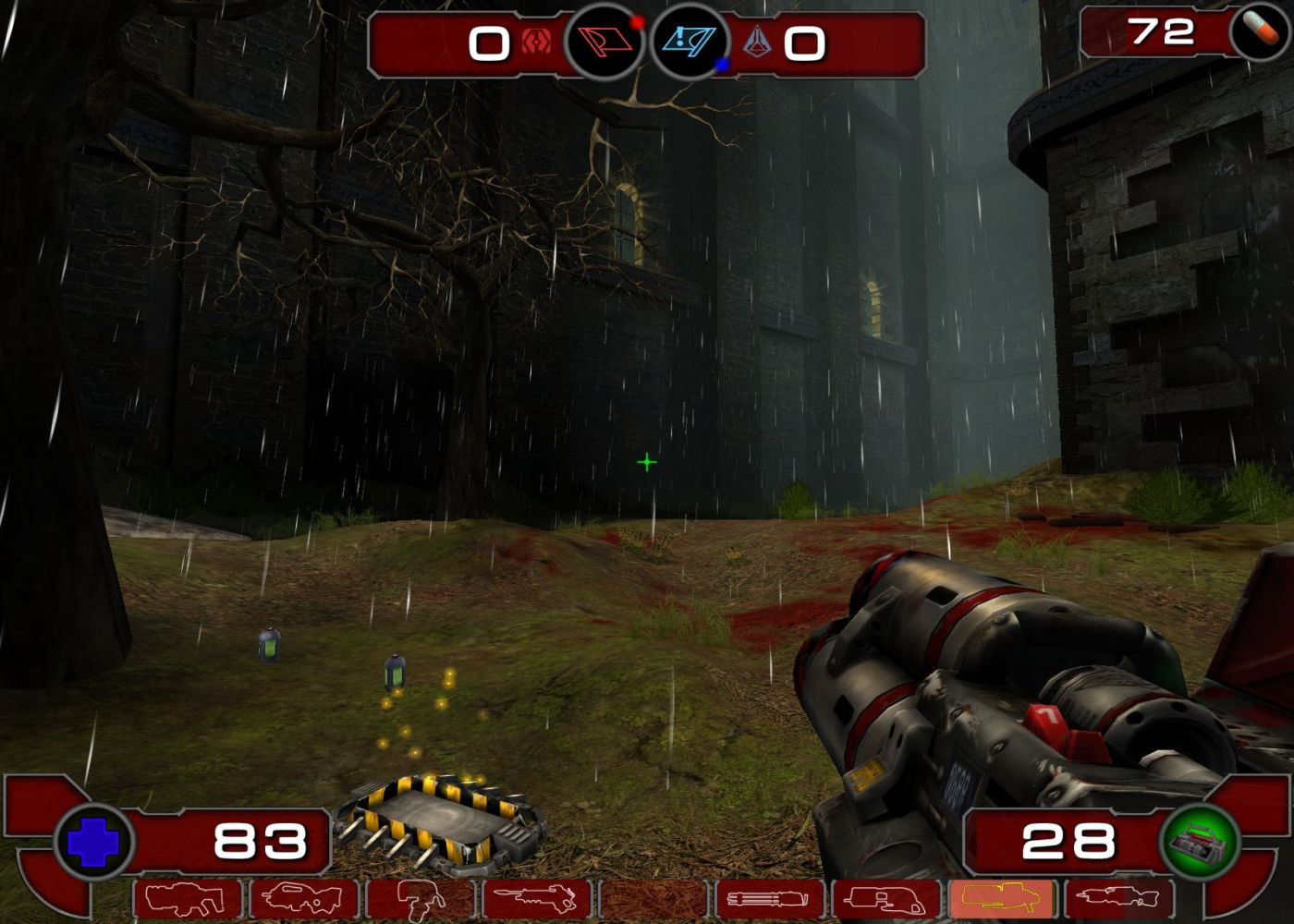Viewport: 1294px width, 924px height.
Task: Click the rocket ammo count reading 28
Action: (1068, 841)
